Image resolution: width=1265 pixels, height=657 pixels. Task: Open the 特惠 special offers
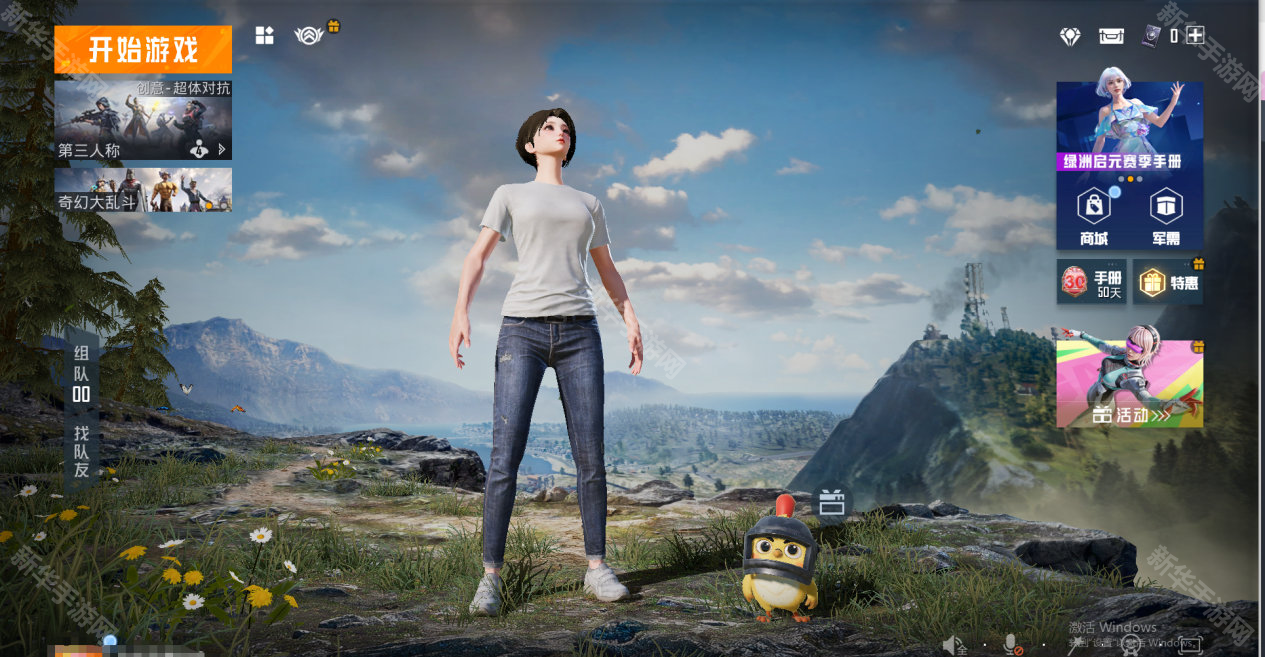[1169, 283]
